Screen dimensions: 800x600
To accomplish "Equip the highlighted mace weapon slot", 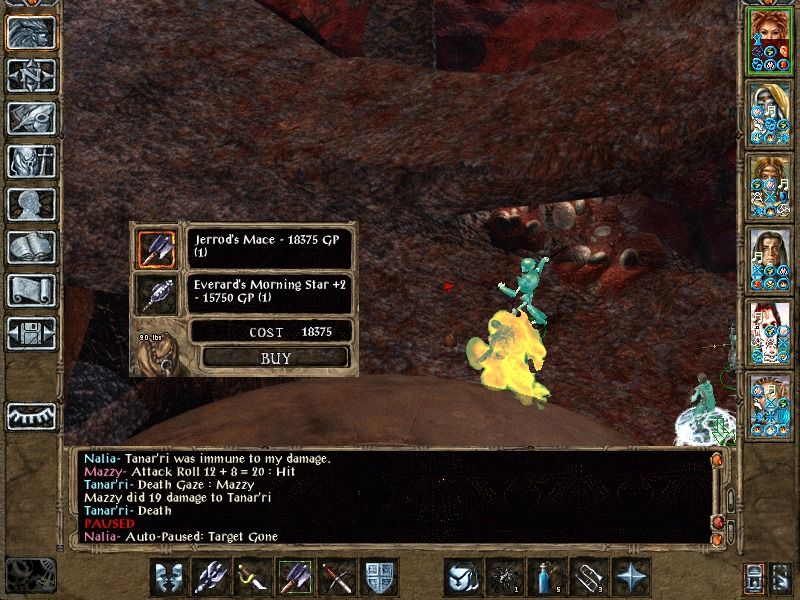I will point(295,577).
